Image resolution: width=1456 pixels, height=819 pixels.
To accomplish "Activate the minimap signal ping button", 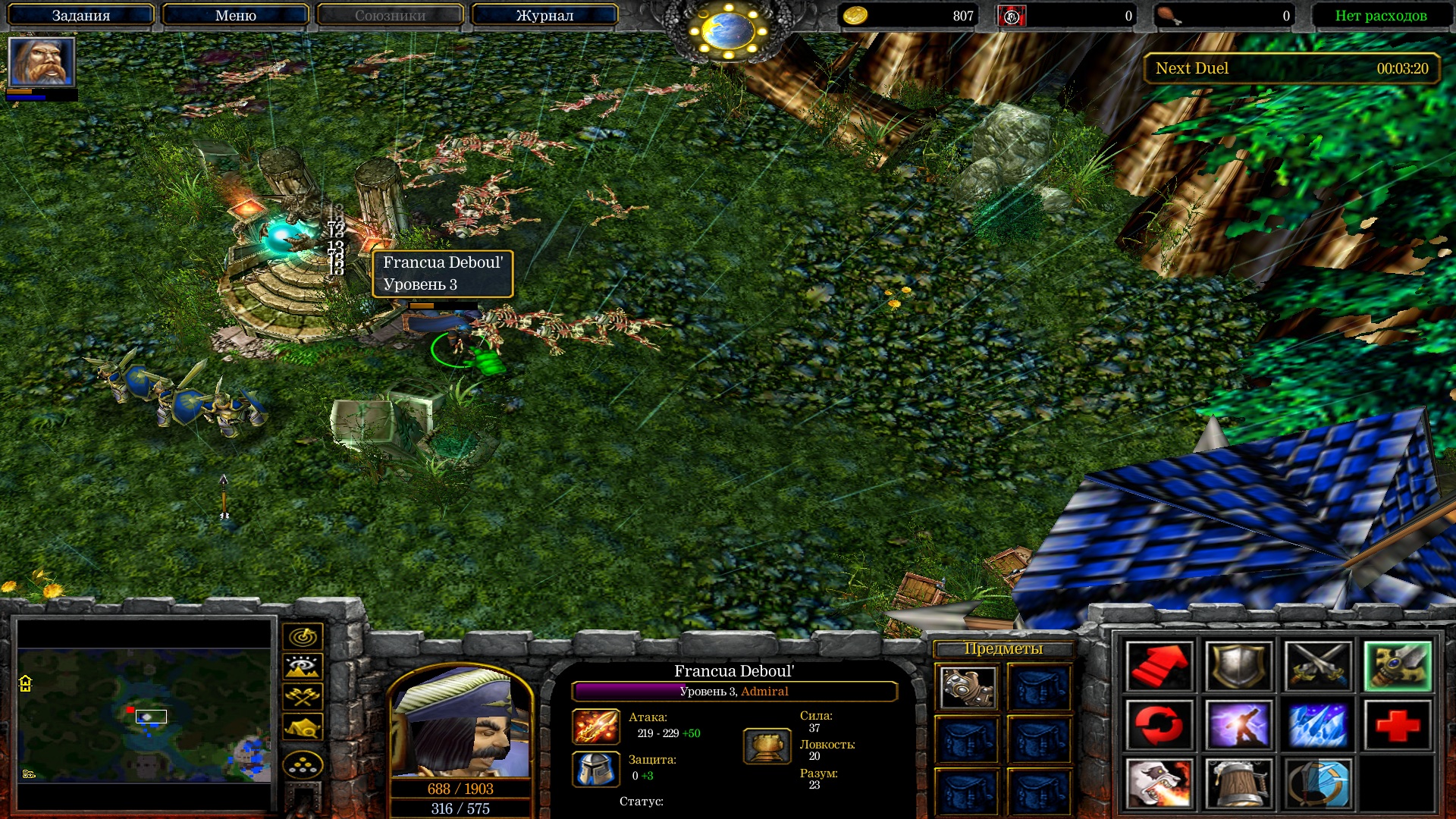I will [303, 637].
